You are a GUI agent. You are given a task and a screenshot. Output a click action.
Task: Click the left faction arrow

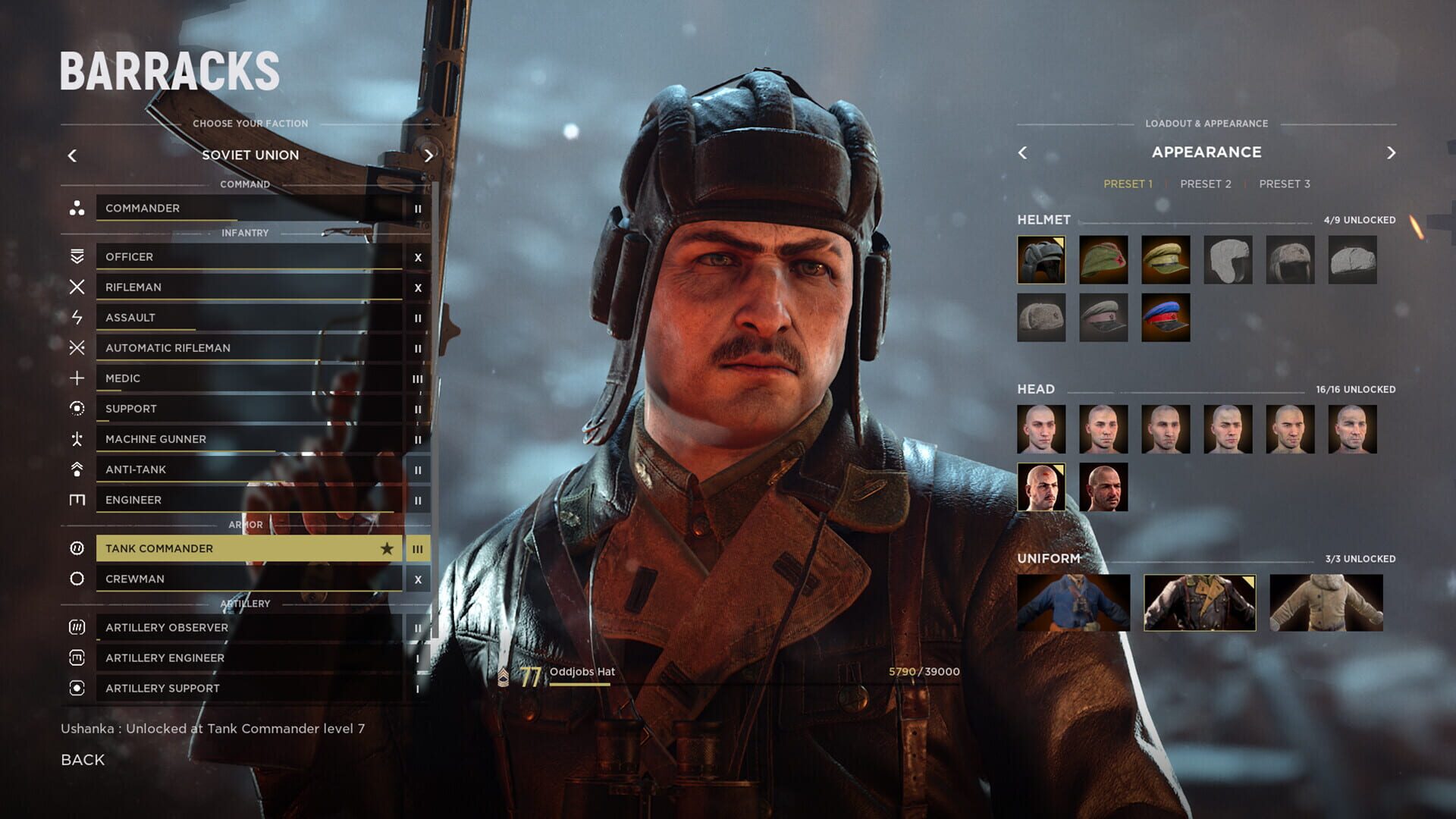[72, 155]
